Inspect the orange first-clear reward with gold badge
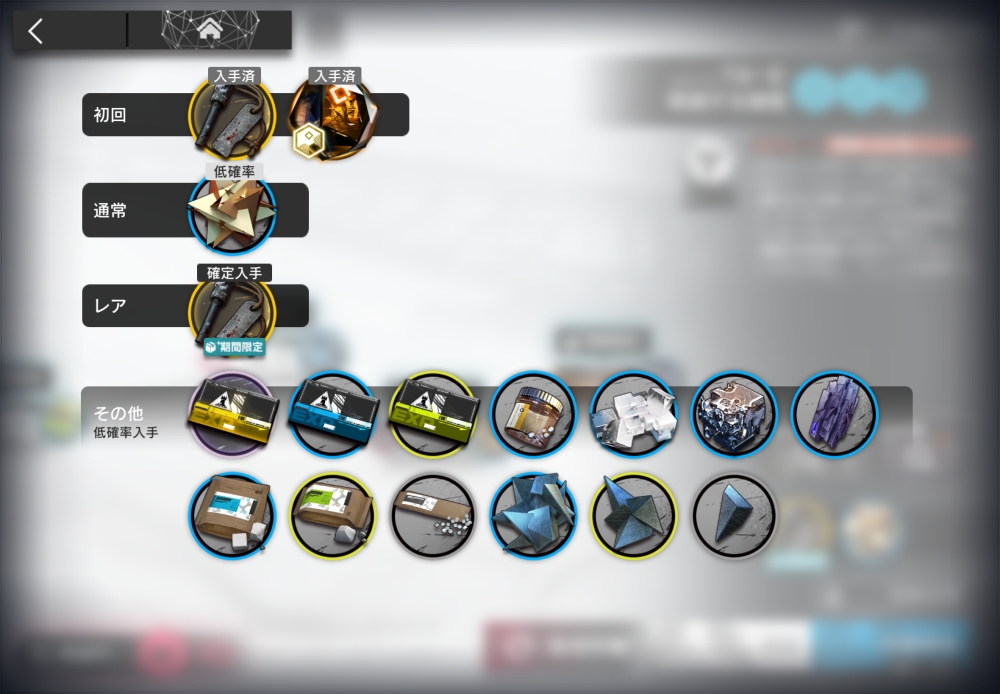This screenshot has width=1000, height=694. 331,119
